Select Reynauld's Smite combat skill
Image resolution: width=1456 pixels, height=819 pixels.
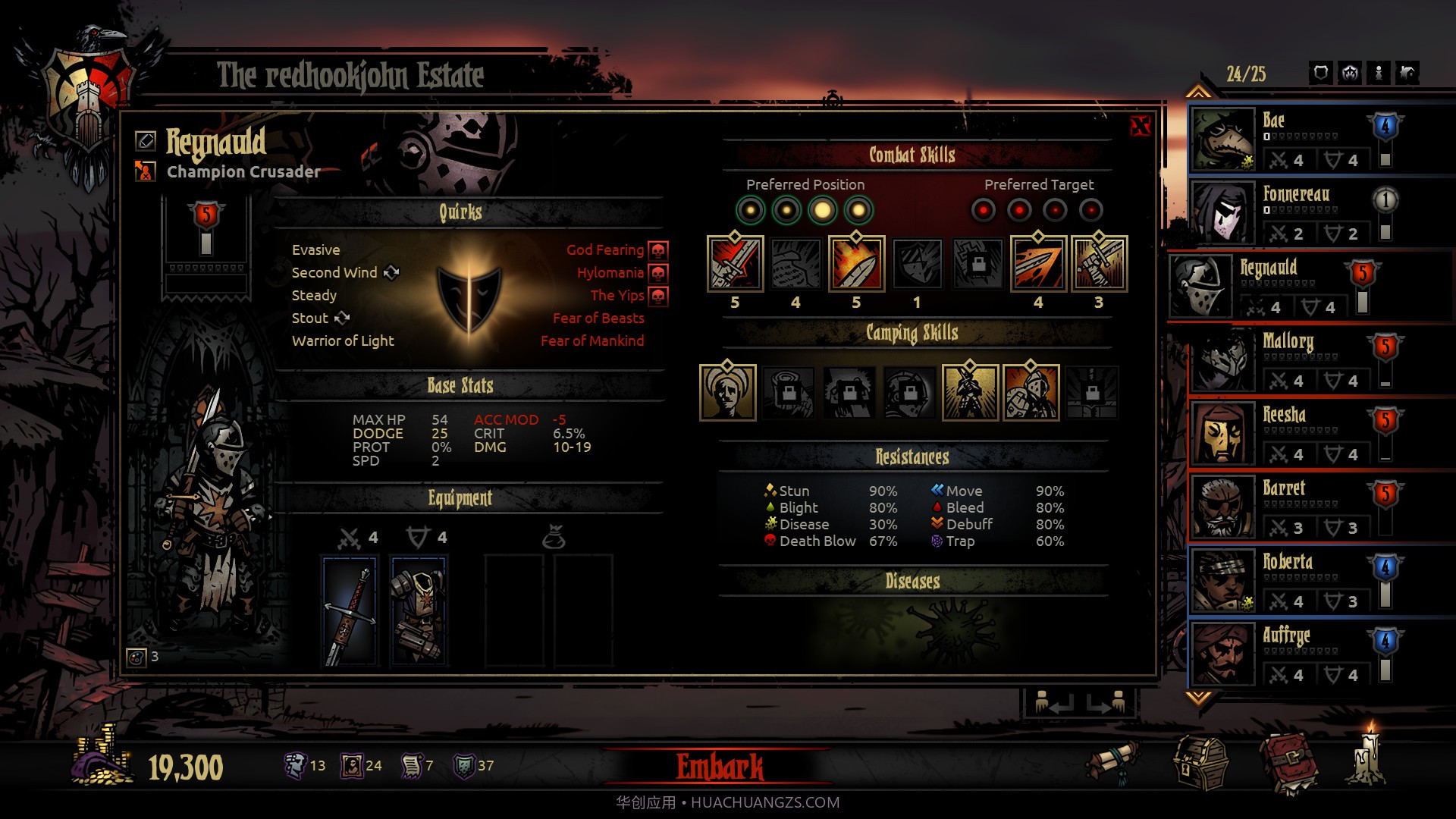[734, 265]
